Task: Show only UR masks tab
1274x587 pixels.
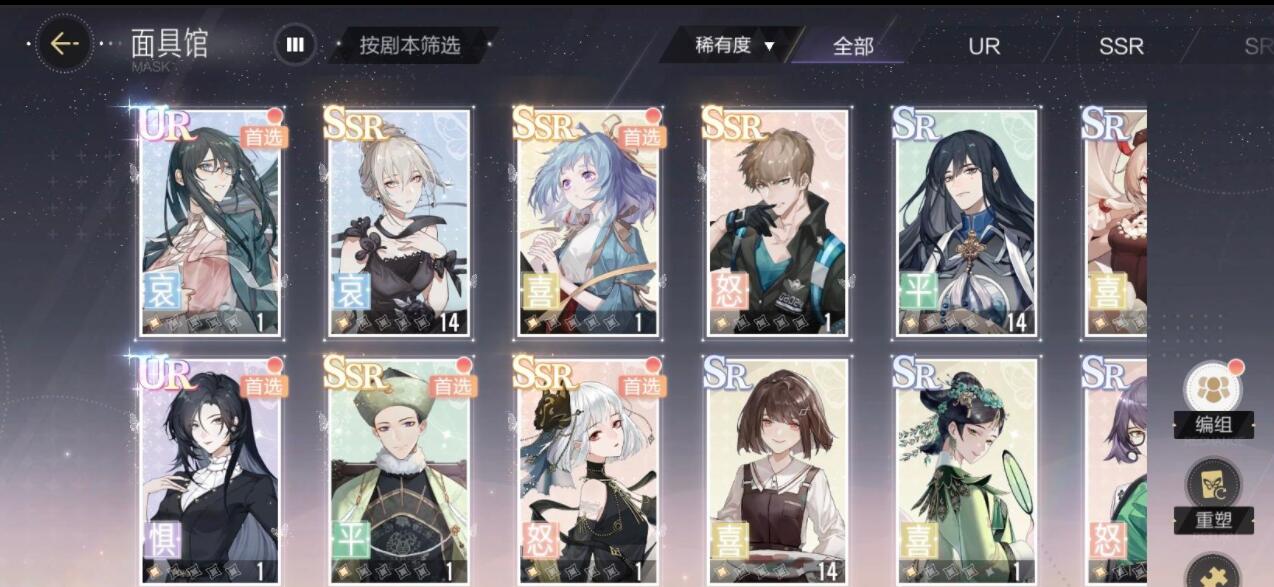Action: 984,46
